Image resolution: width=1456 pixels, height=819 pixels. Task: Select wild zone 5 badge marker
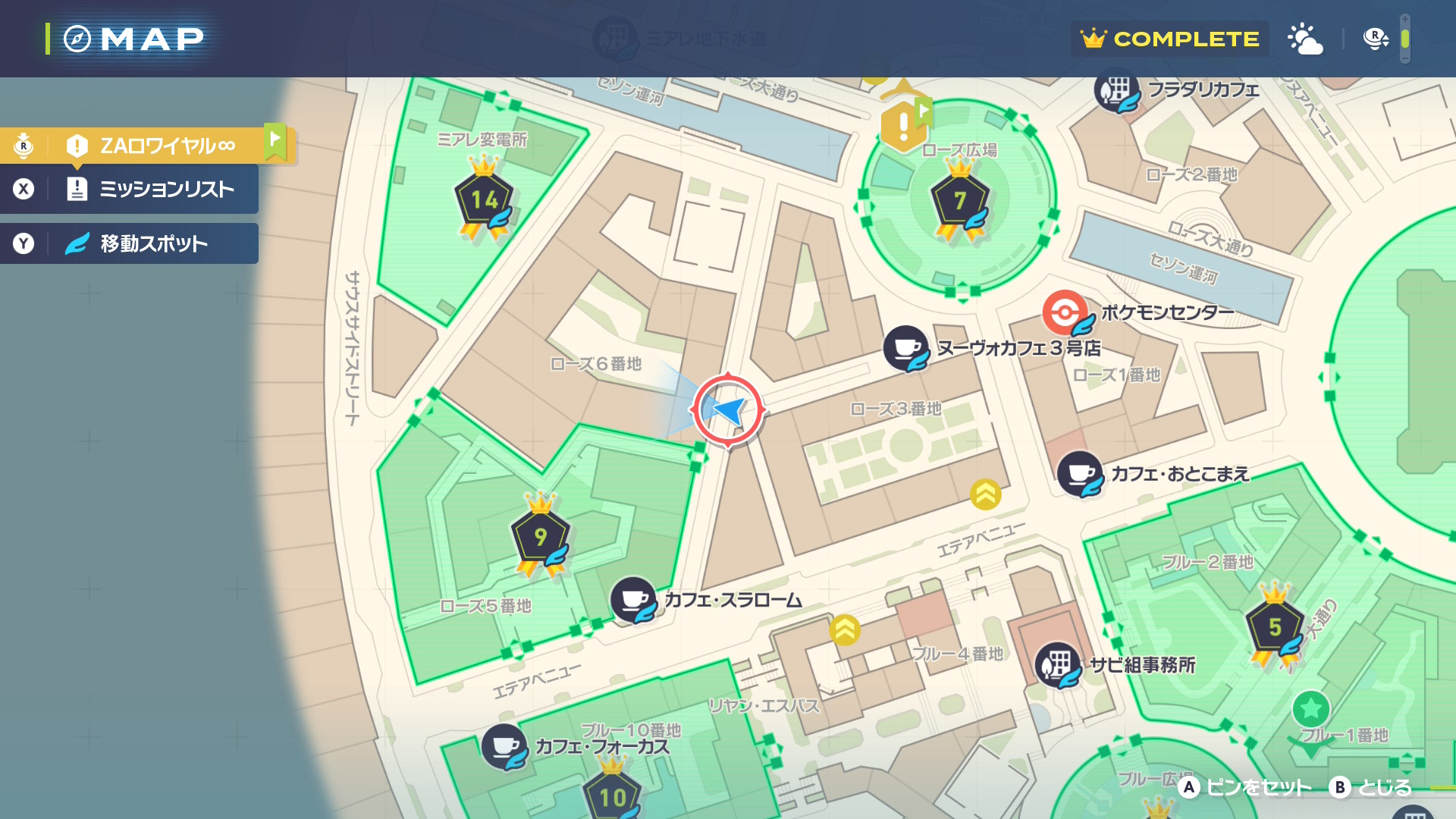pos(1275,627)
